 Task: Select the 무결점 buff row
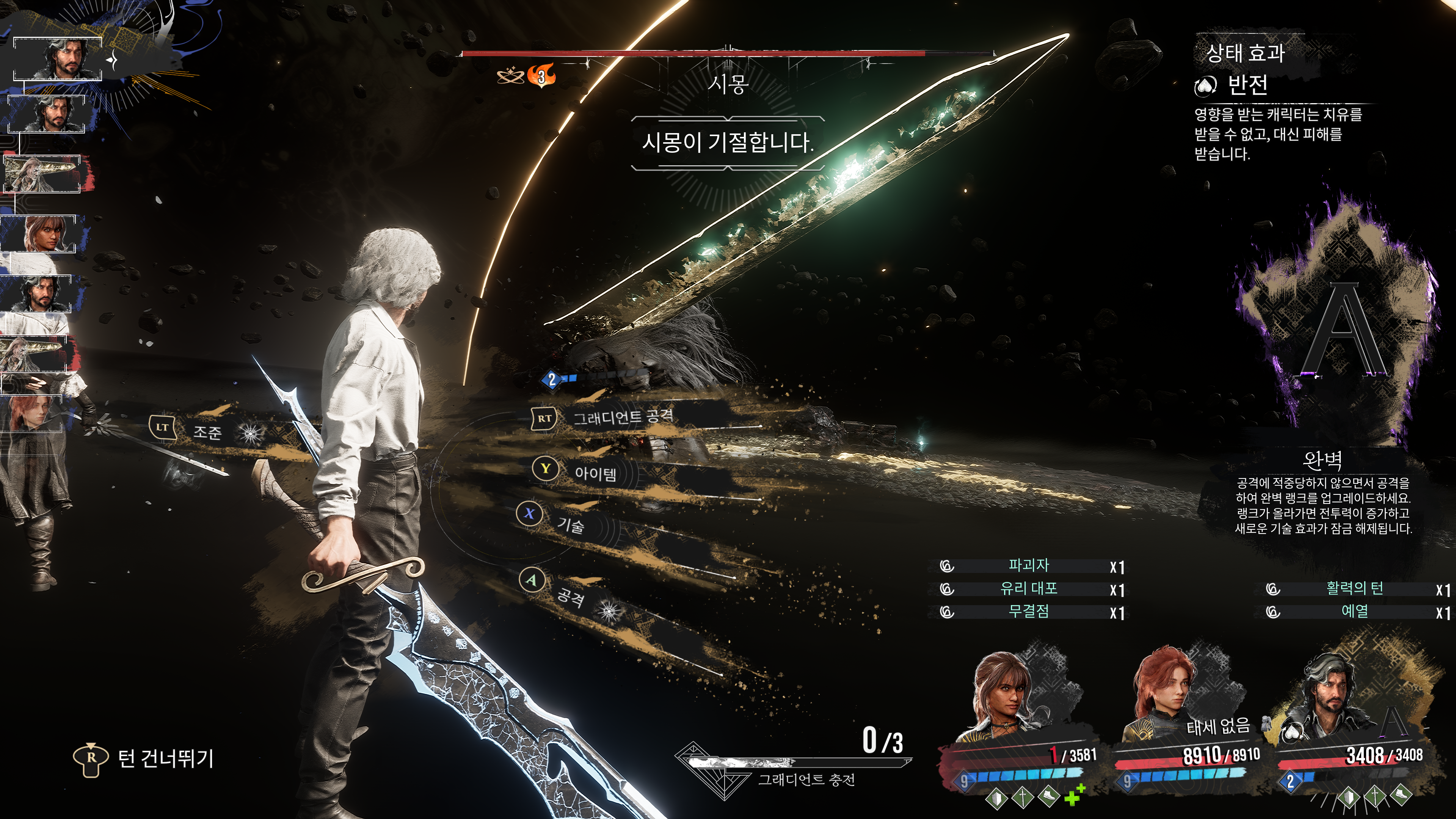coord(1028,612)
